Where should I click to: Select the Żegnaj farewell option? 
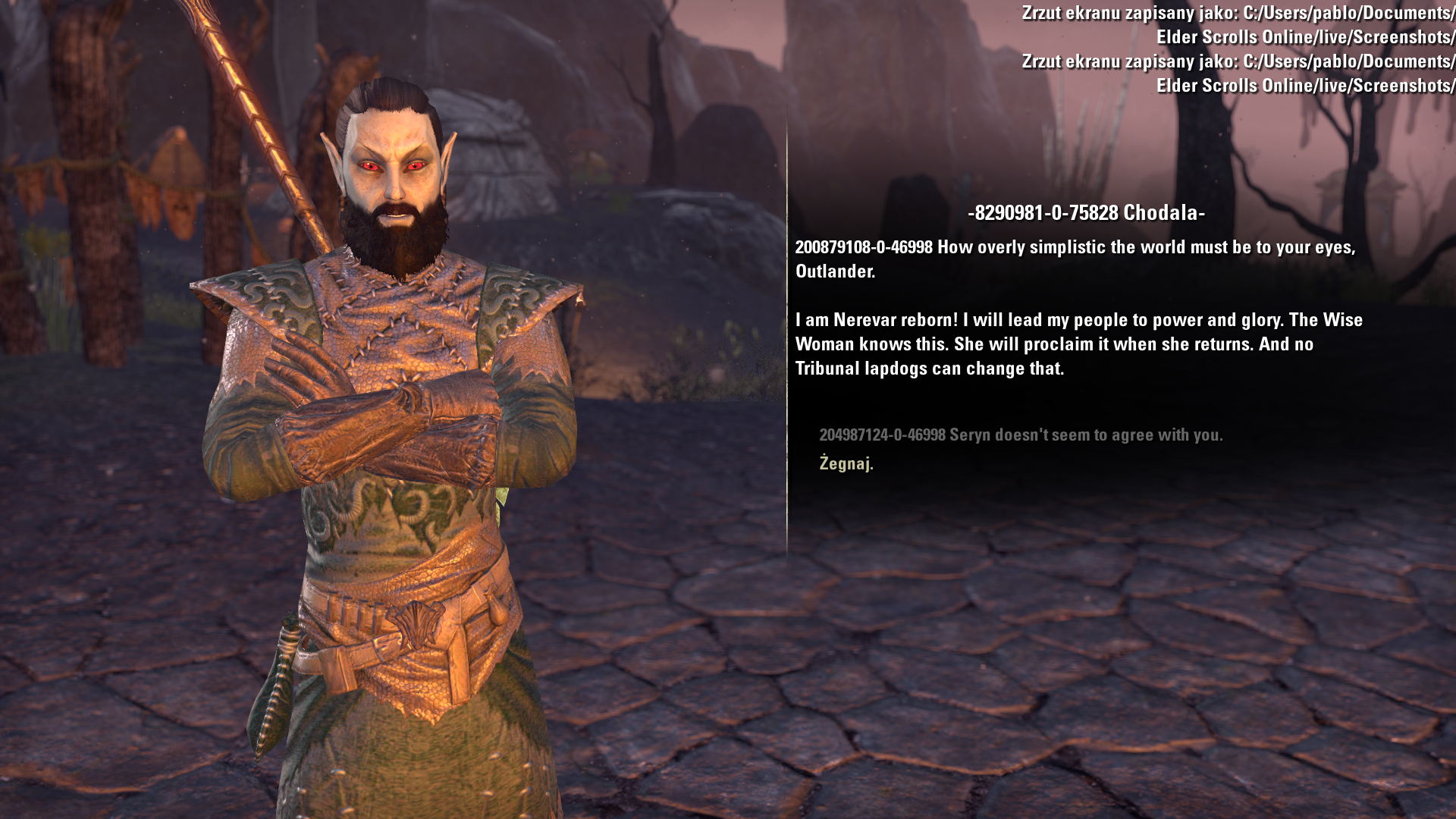click(846, 463)
